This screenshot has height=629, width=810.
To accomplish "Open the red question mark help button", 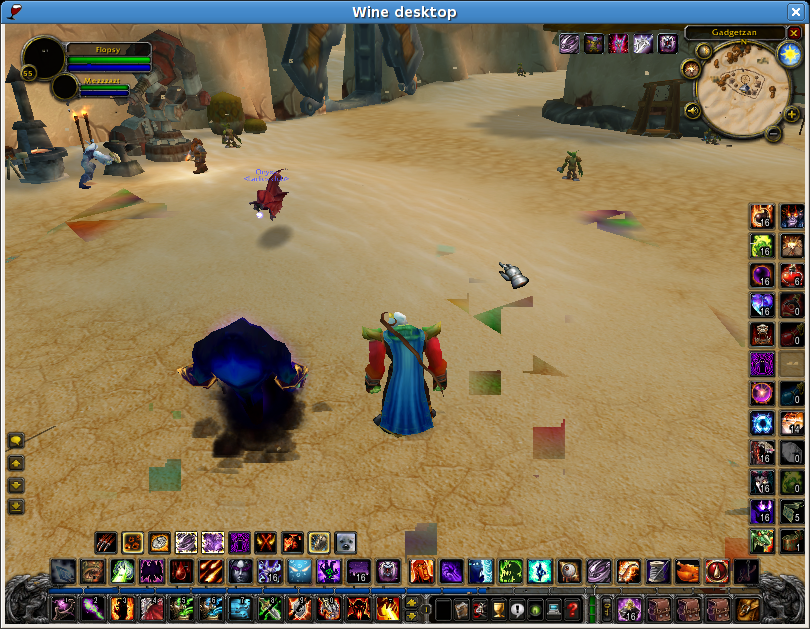I will pos(572,608).
